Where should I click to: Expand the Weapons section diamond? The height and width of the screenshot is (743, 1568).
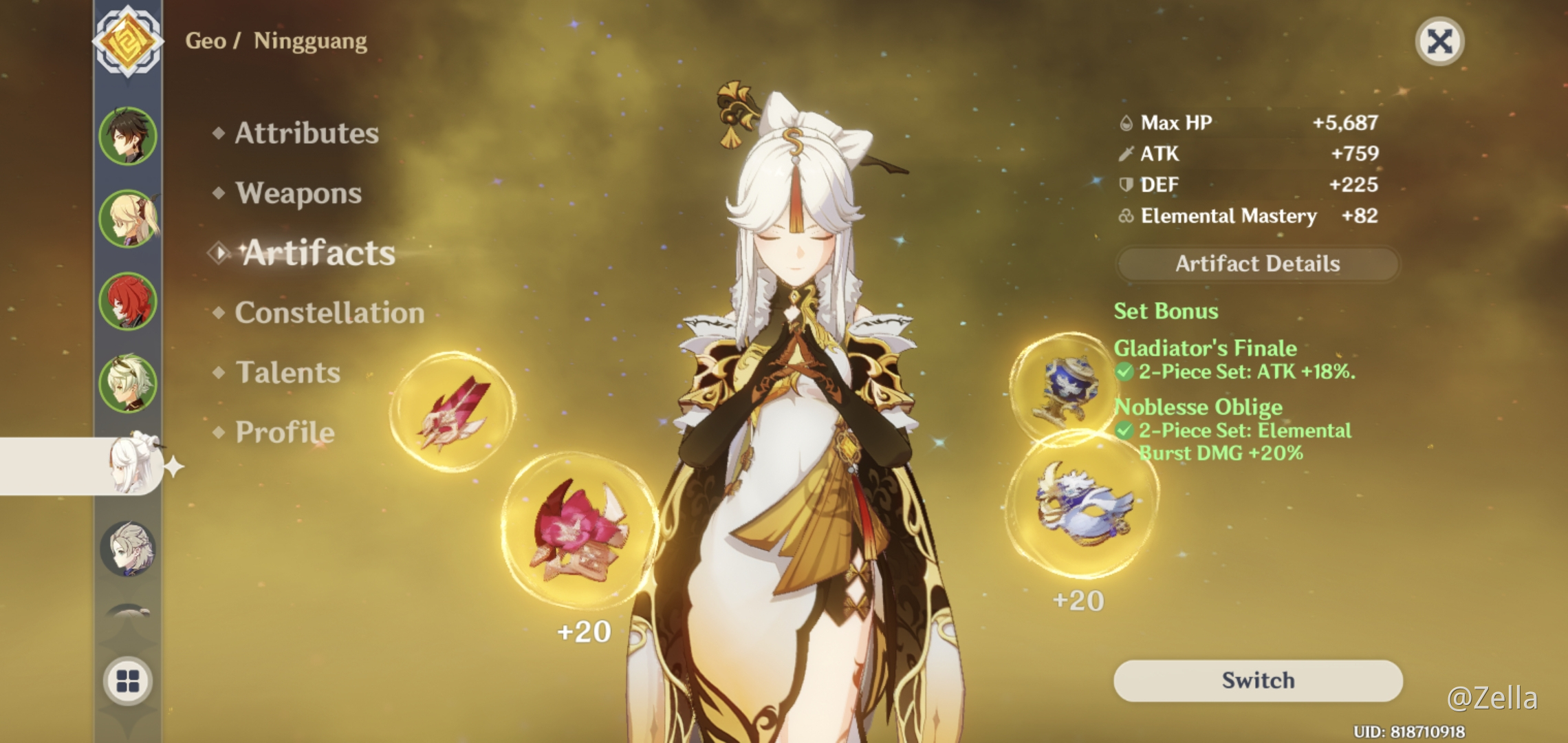[218, 193]
